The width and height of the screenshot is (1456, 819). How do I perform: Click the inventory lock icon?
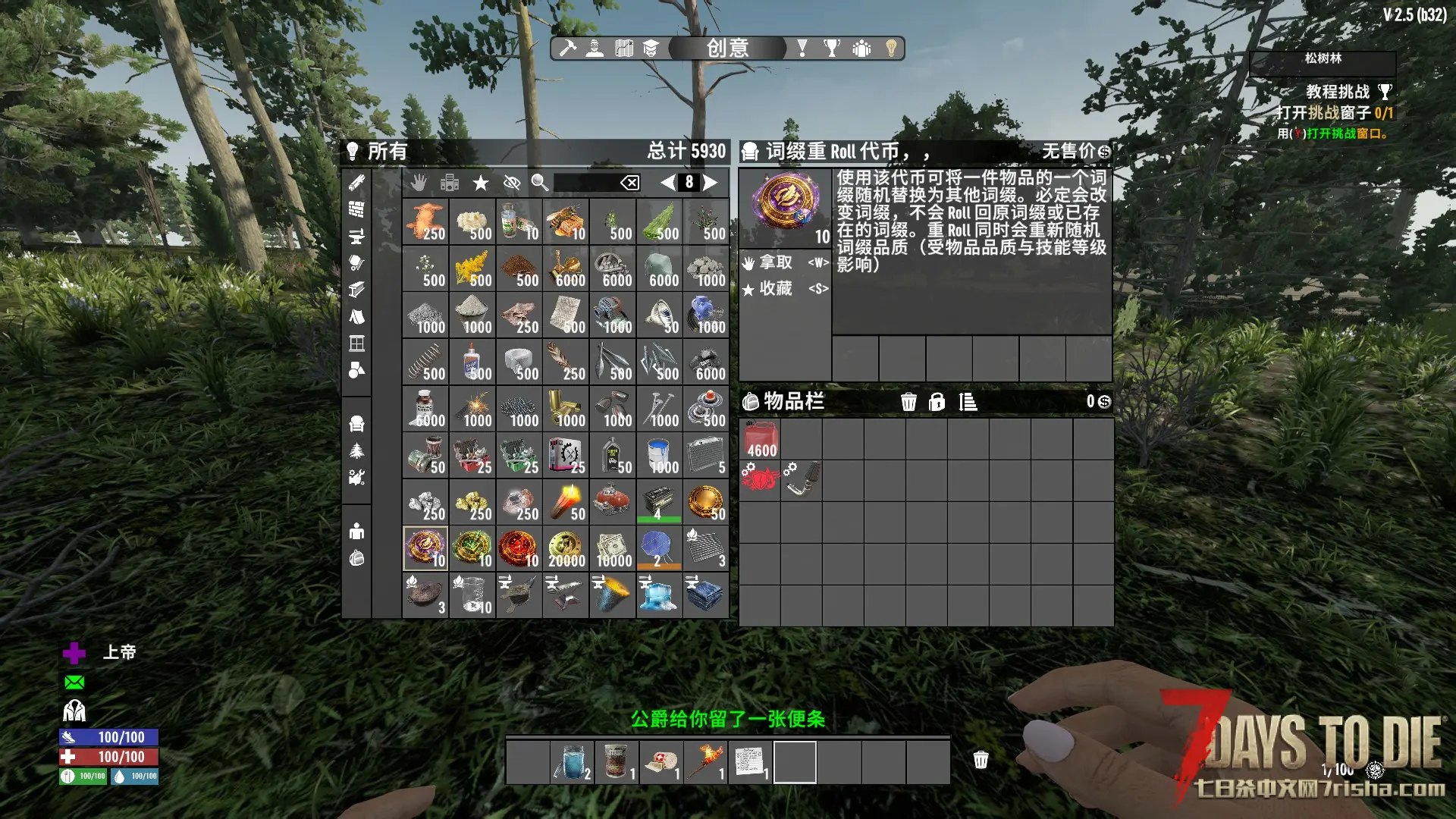(937, 402)
